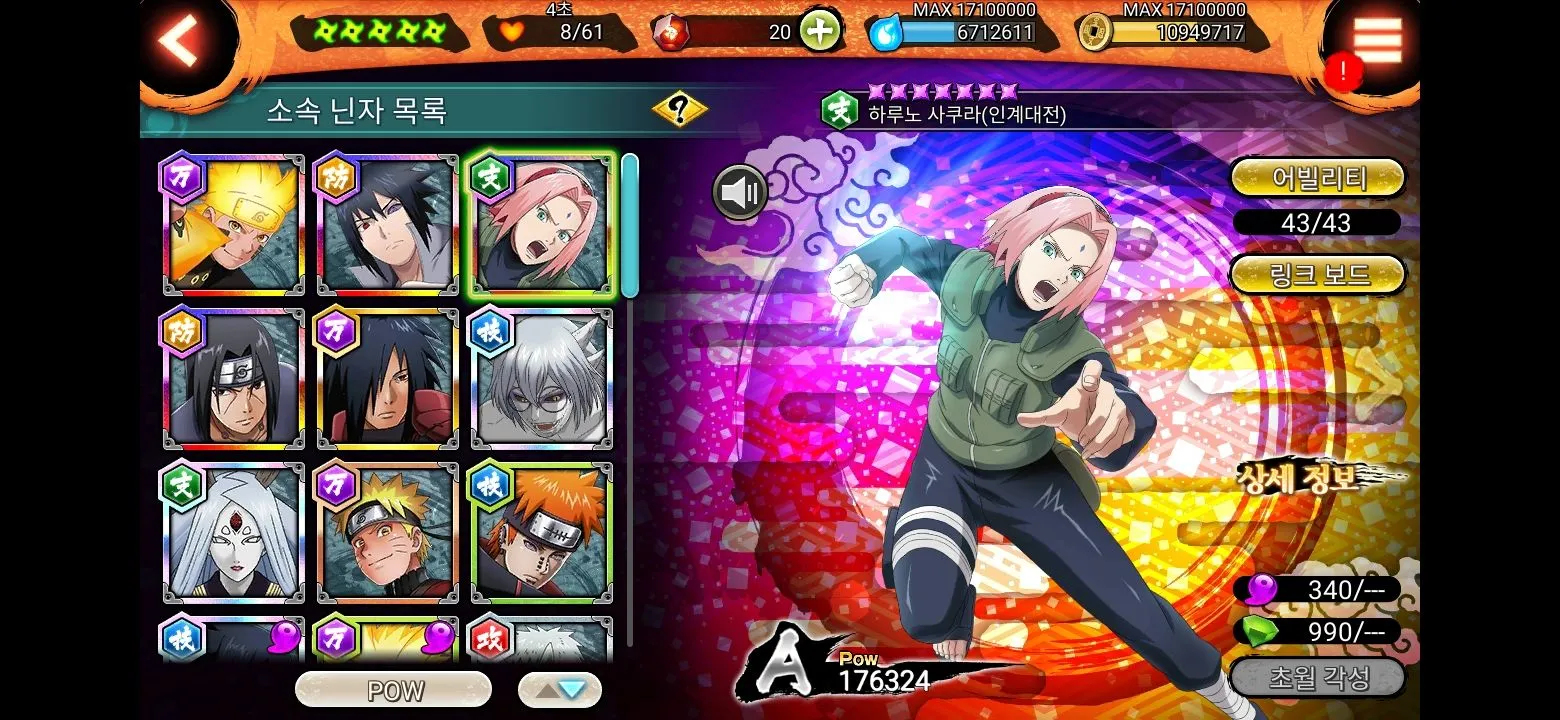Play the character voice speaker button

(x=740, y=192)
